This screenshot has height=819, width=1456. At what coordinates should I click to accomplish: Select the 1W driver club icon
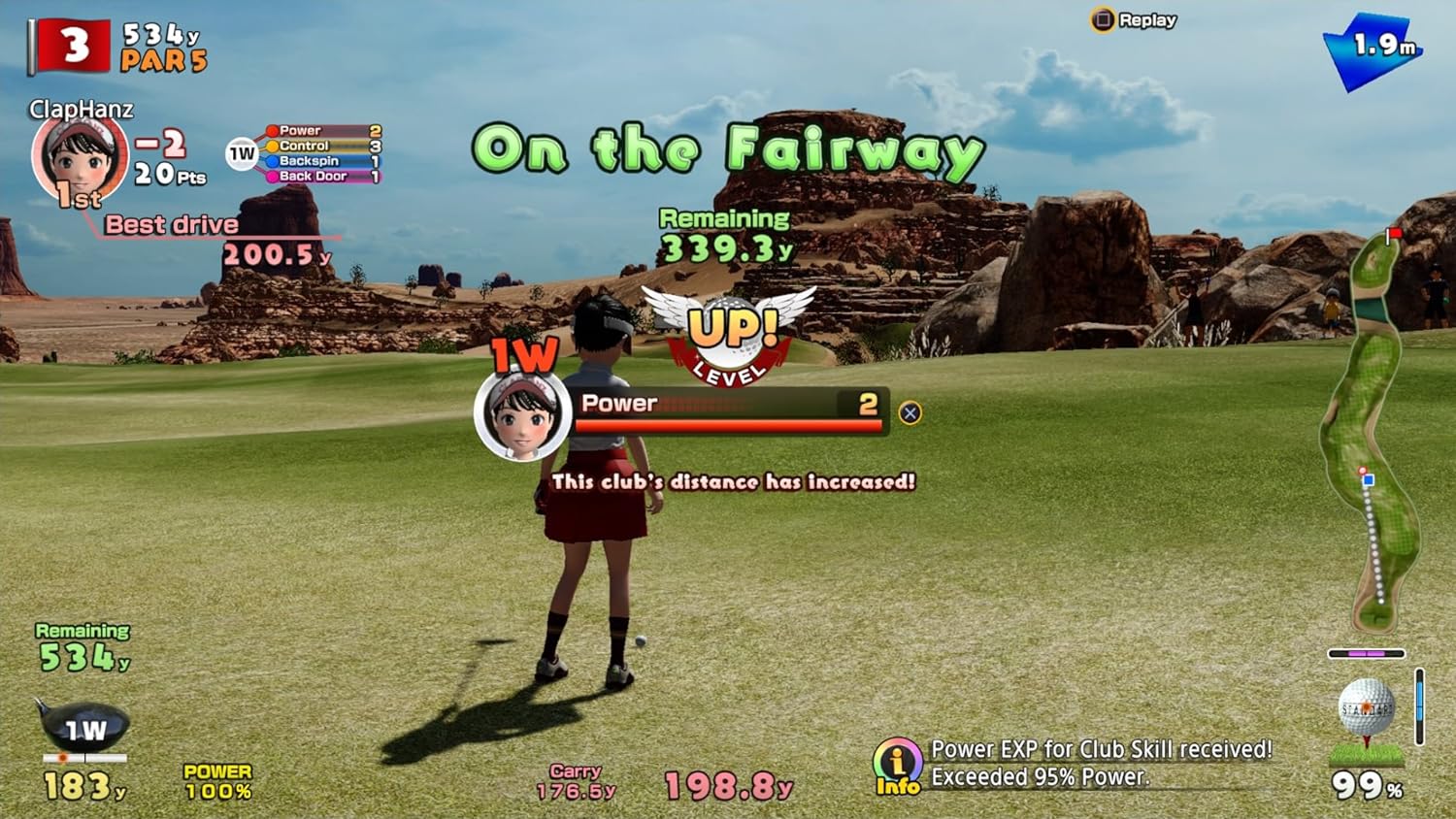coord(84,728)
